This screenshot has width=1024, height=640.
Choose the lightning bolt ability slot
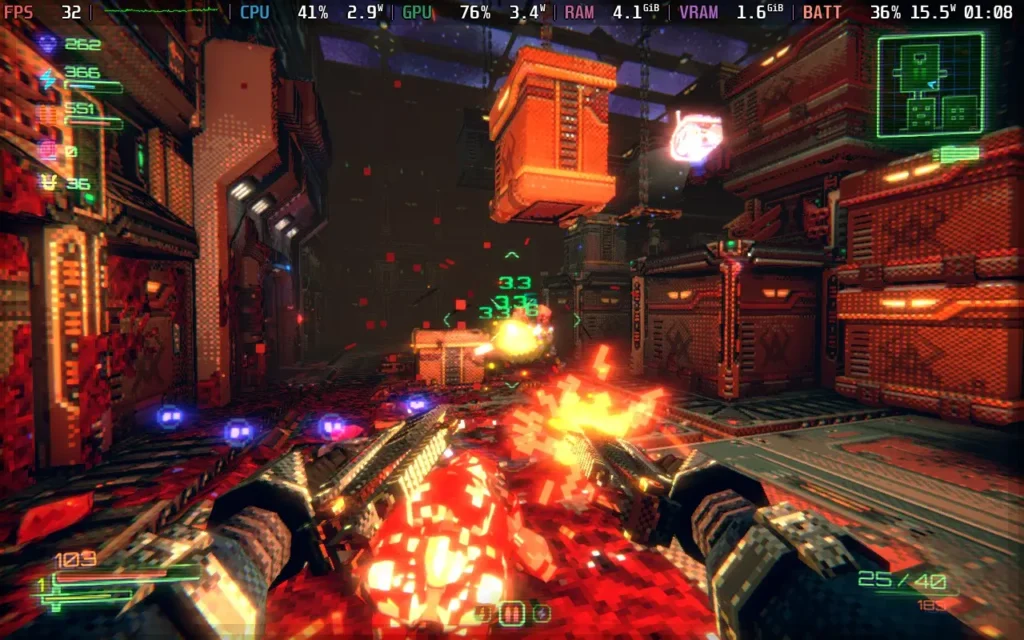[541, 612]
